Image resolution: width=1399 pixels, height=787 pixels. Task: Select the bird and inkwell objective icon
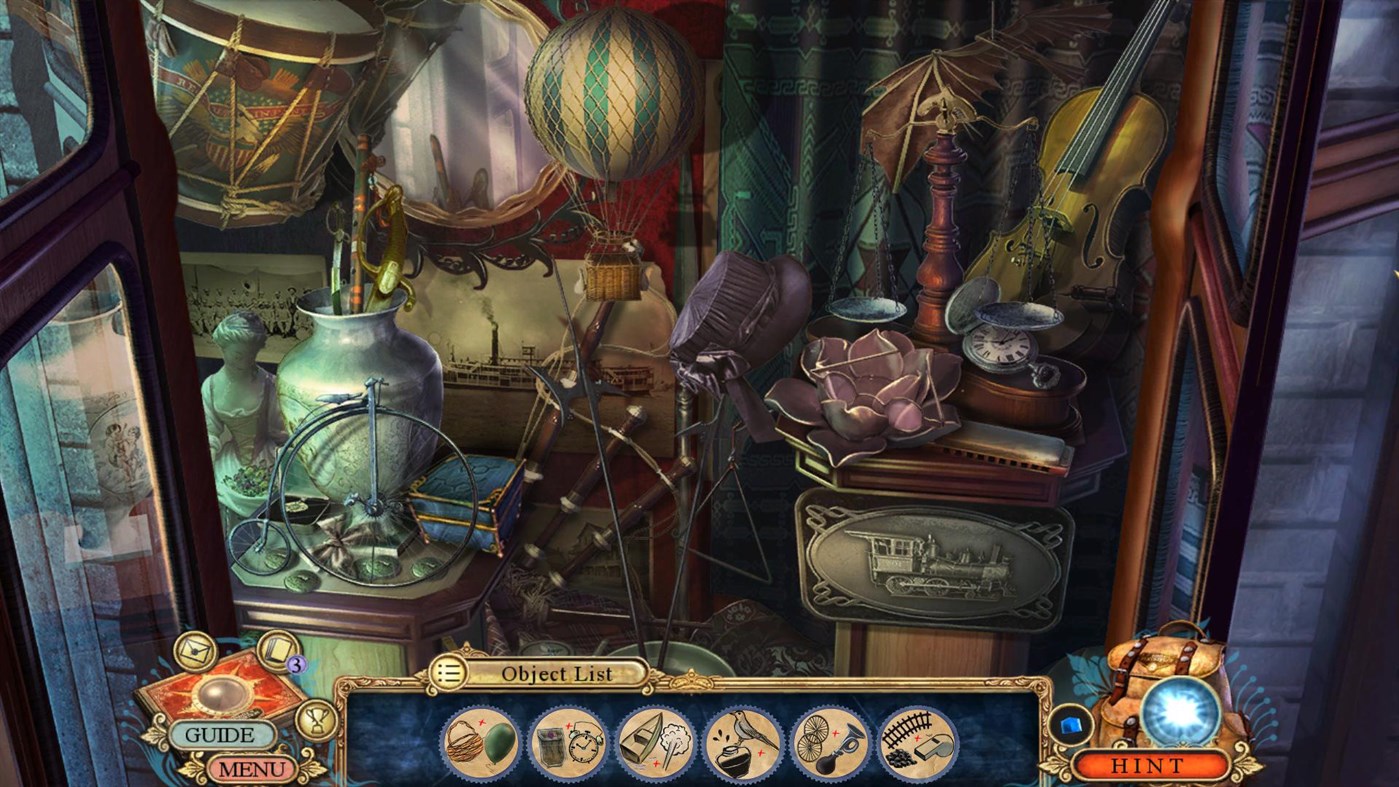(x=740, y=740)
